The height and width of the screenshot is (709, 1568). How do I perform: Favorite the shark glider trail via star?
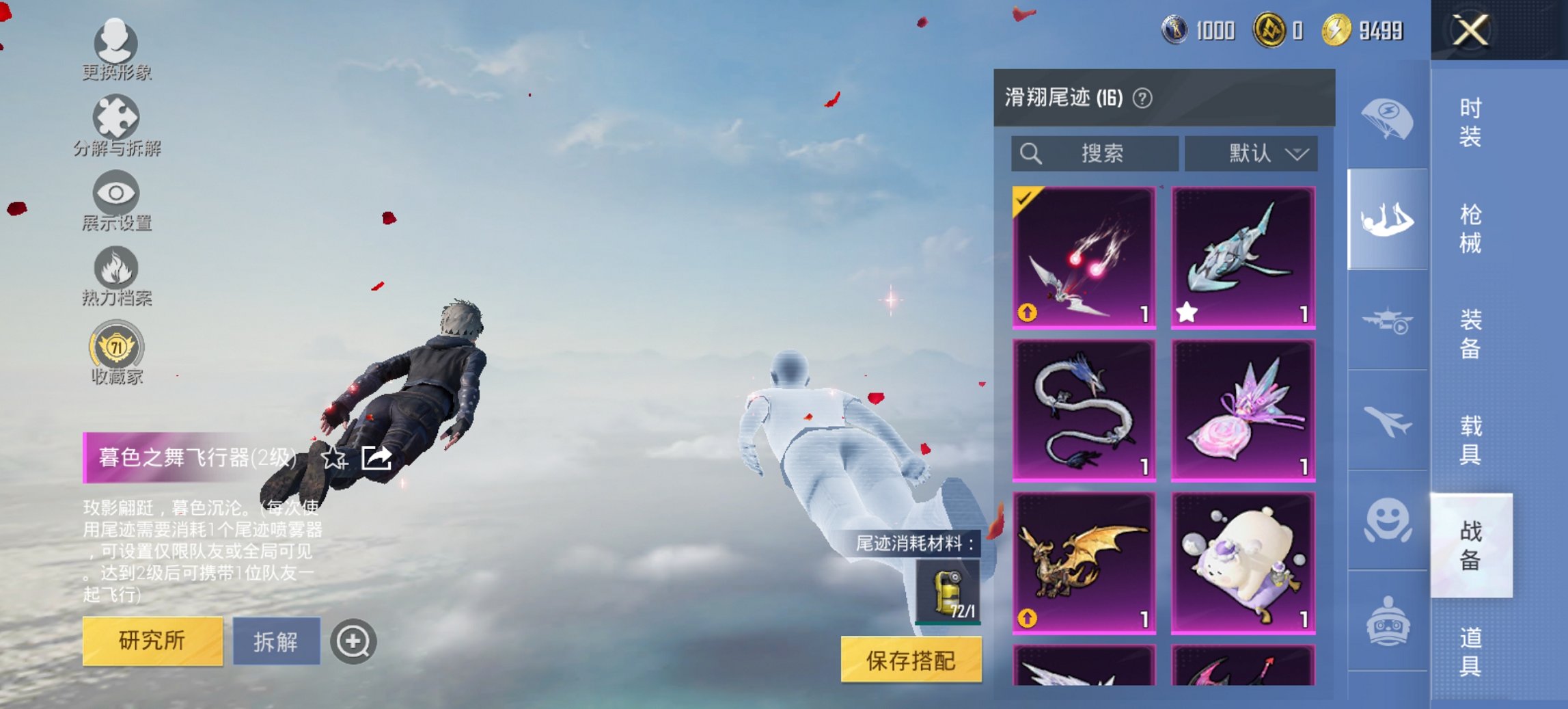[x=1188, y=312]
